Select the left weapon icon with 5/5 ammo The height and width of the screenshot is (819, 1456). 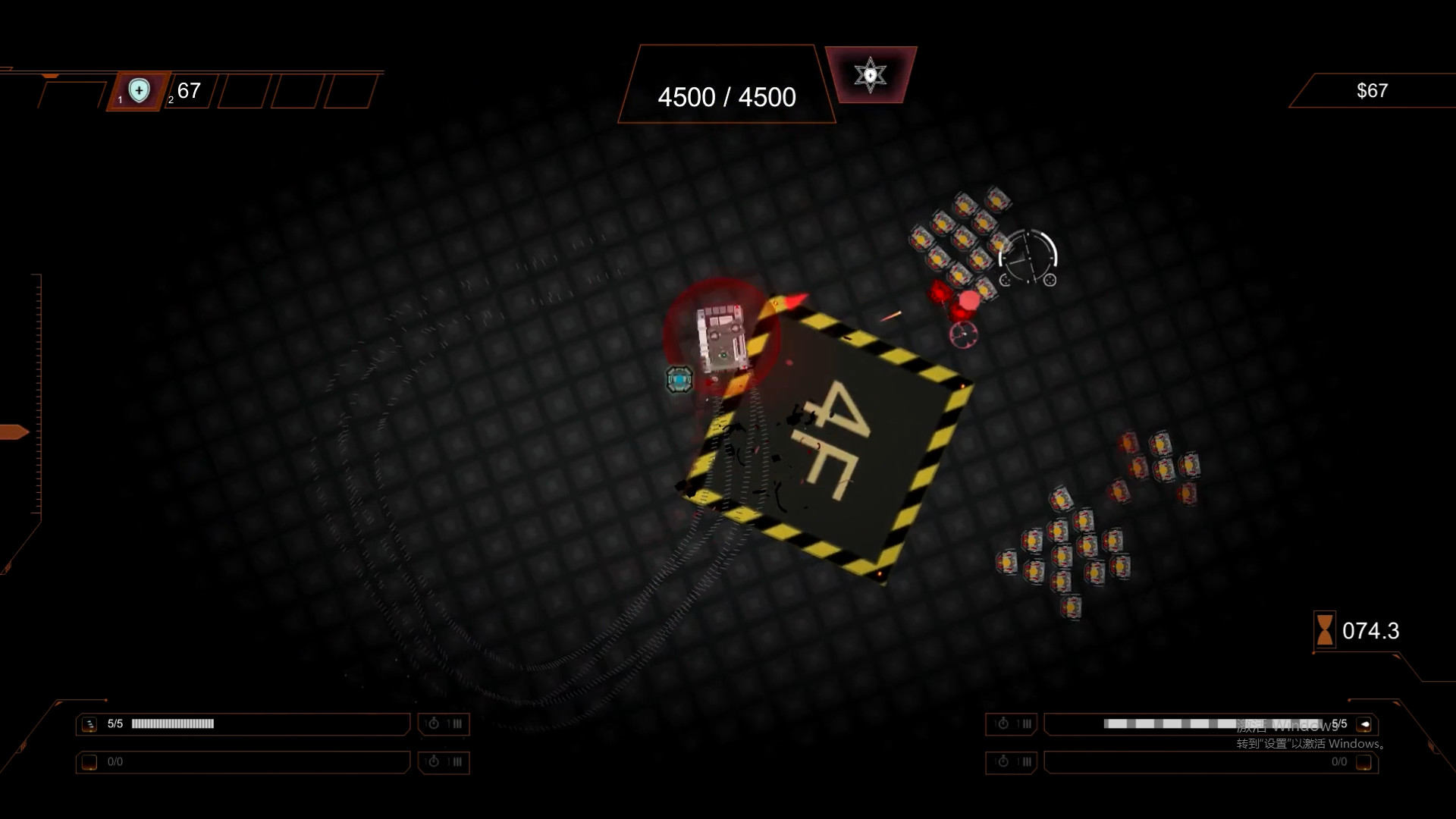point(89,724)
